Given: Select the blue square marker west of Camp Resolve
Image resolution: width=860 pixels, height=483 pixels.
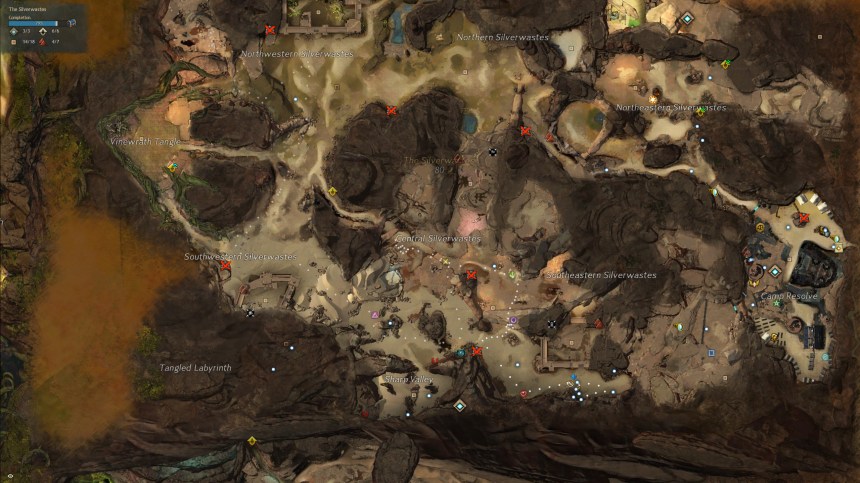Looking at the screenshot, I should pos(711,352).
